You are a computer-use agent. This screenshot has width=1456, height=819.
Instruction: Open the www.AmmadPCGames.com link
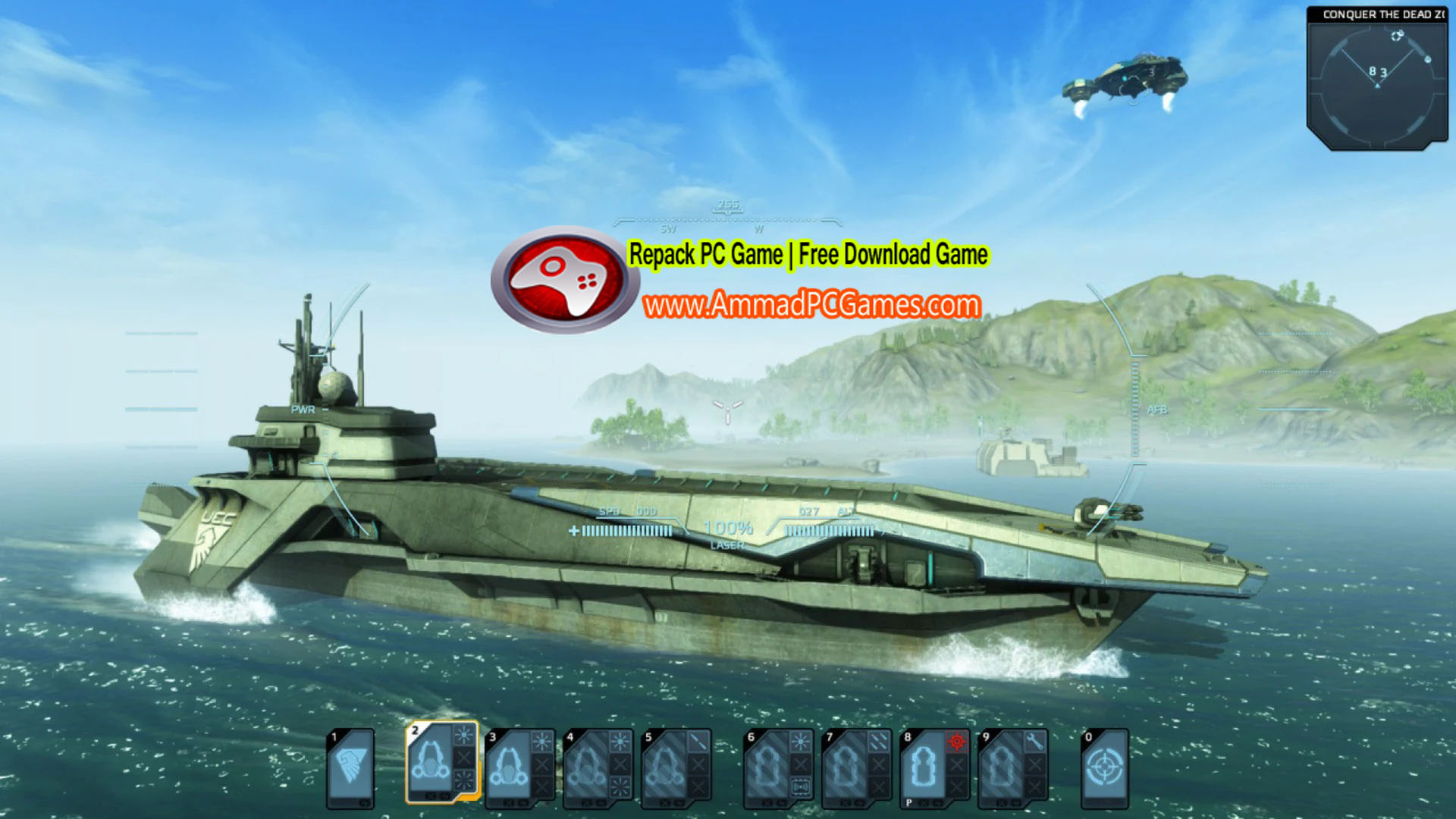[x=811, y=303]
